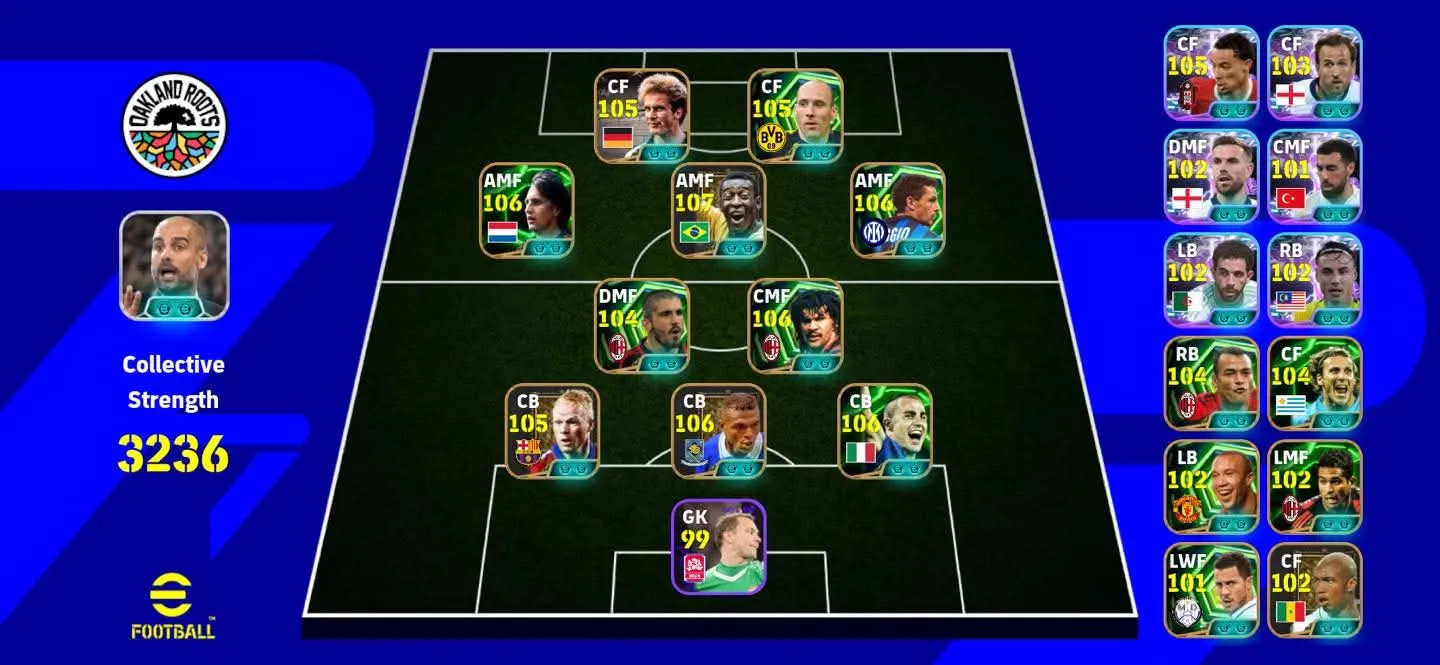Choose the AMF 106 Inter badge card
Viewport: 1440px width, 665px height.
pos(898,211)
